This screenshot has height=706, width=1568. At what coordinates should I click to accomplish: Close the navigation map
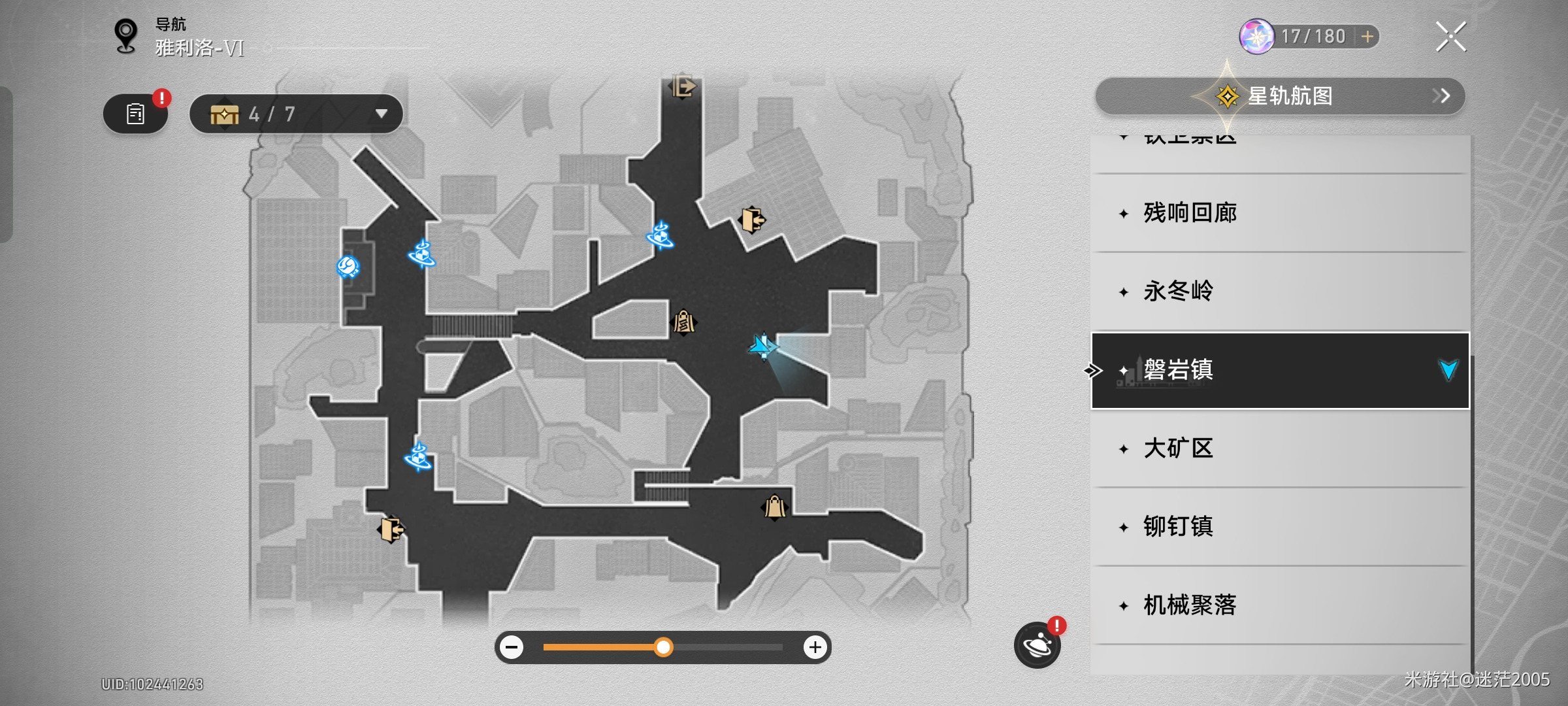pyautogui.click(x=1450, y=37)
